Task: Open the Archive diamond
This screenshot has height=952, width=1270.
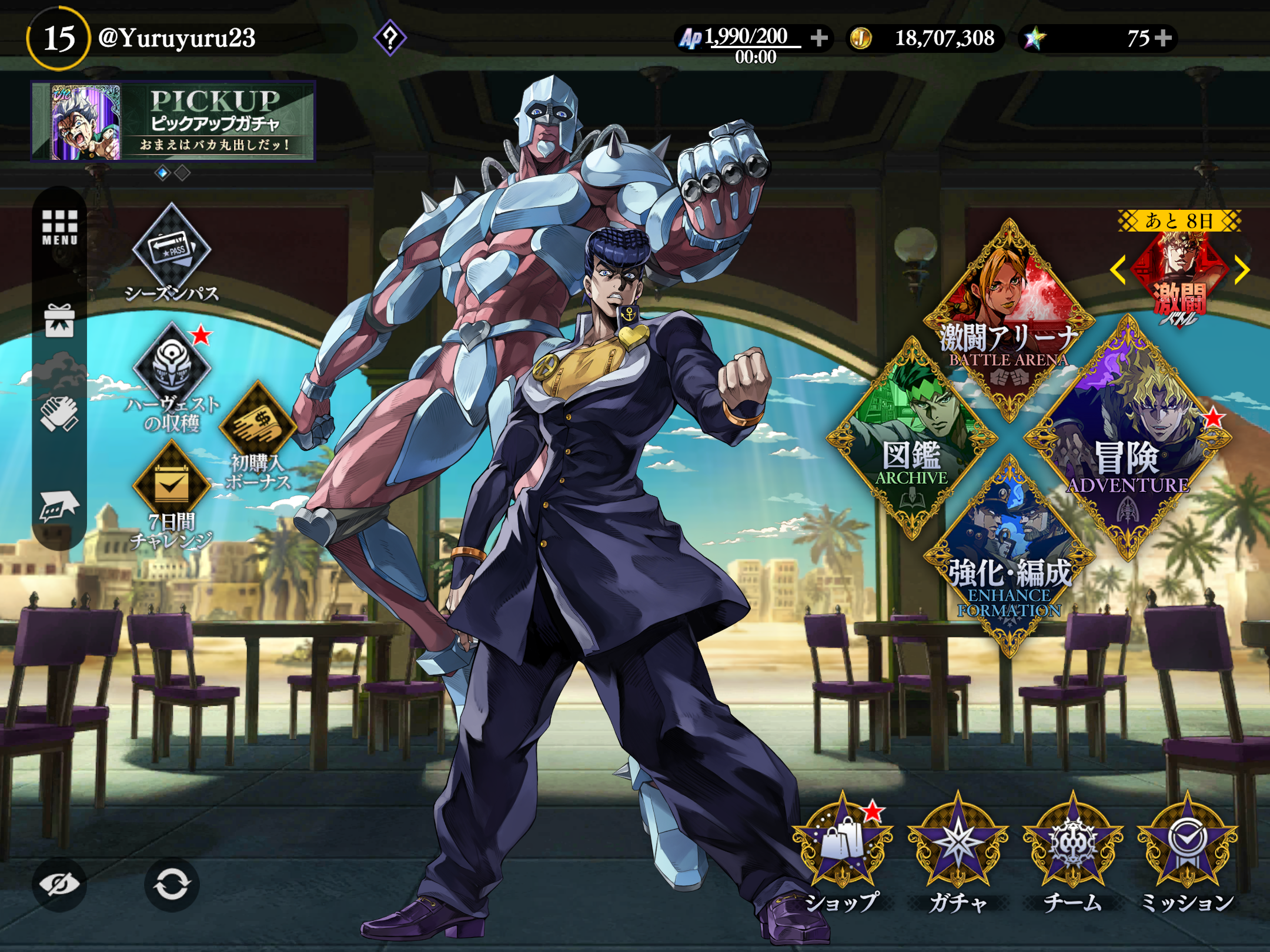Action: (x=911, y=438)
